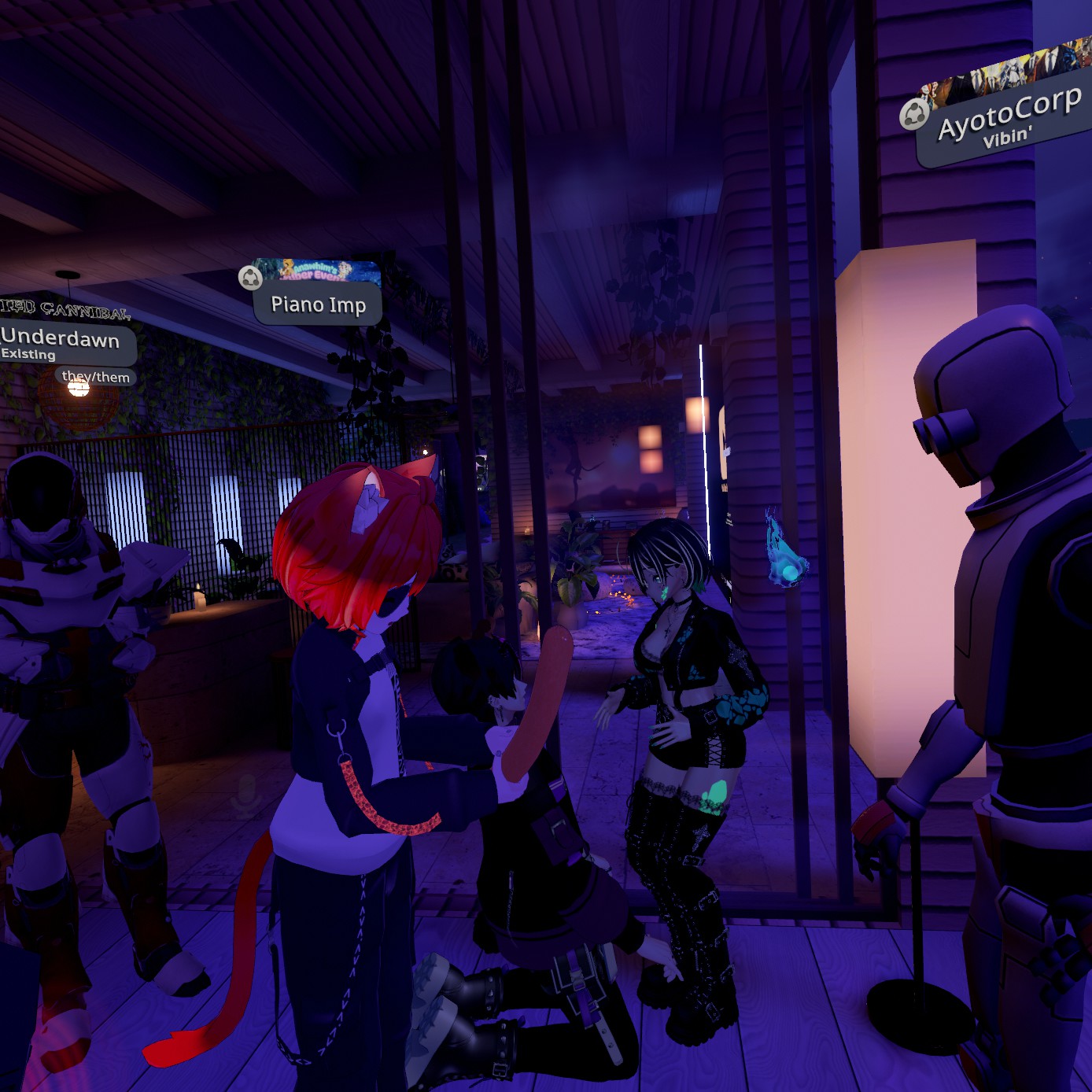The width and height of the screenshot is (1092, 1092).
Task: Select the Piano Imp nameplate
Action: coord(318,305)
